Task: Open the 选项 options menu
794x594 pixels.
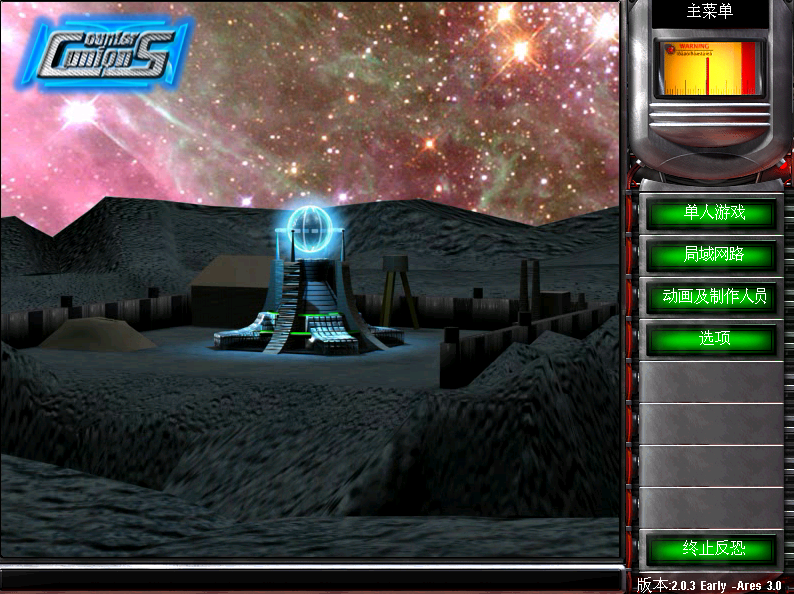Action: [710, 339]
